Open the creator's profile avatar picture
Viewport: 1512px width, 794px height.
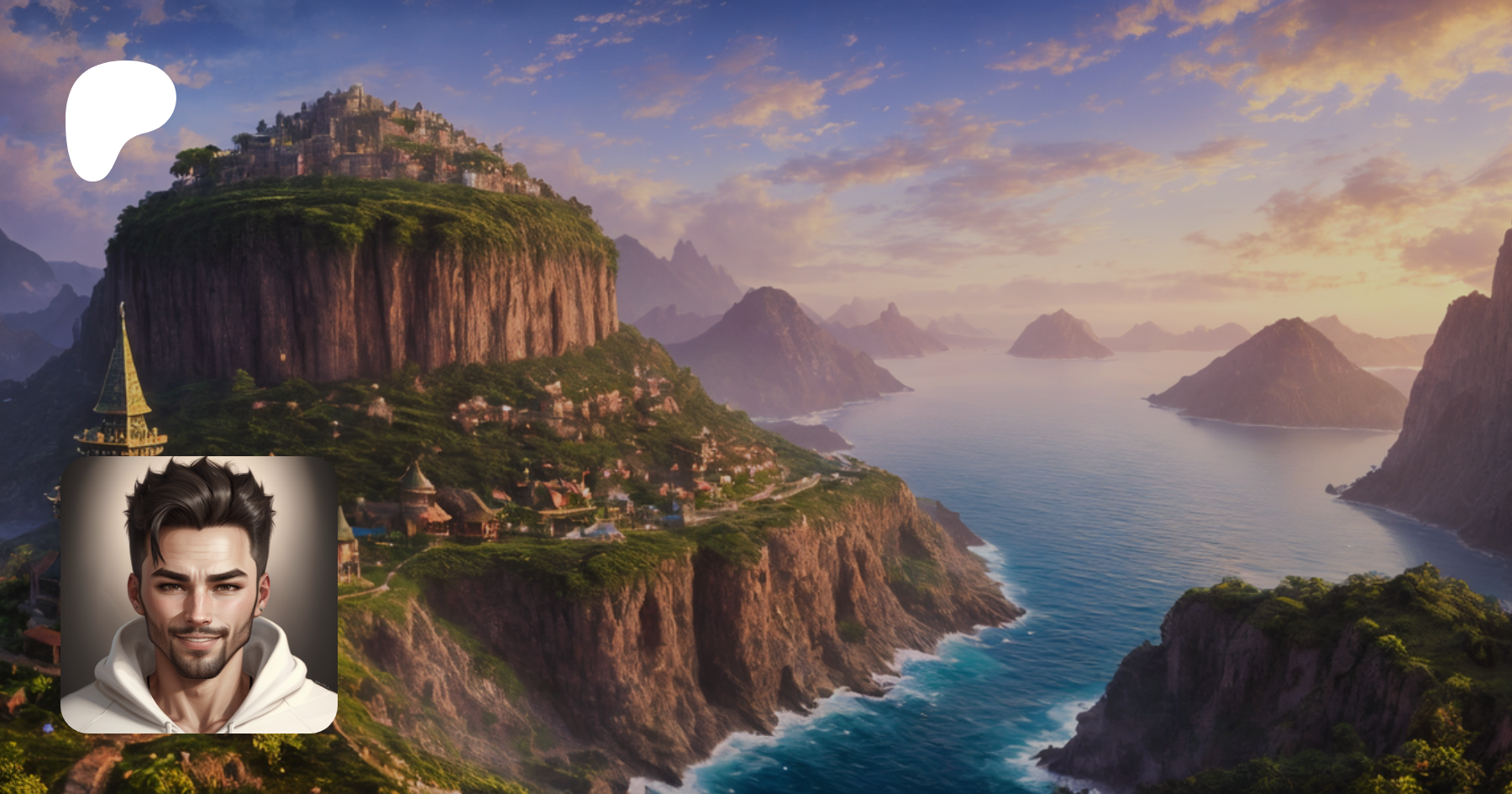(199, 594)
